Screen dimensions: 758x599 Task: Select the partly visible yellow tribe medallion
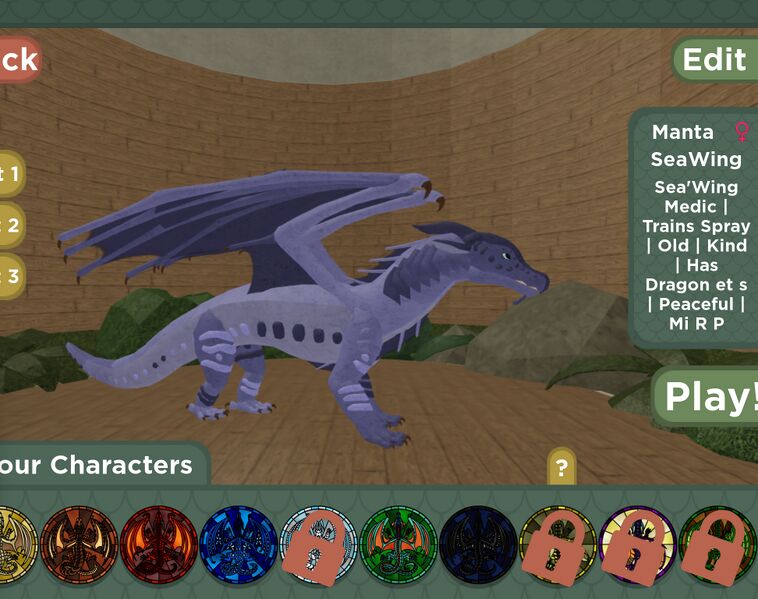pos(17,545)
